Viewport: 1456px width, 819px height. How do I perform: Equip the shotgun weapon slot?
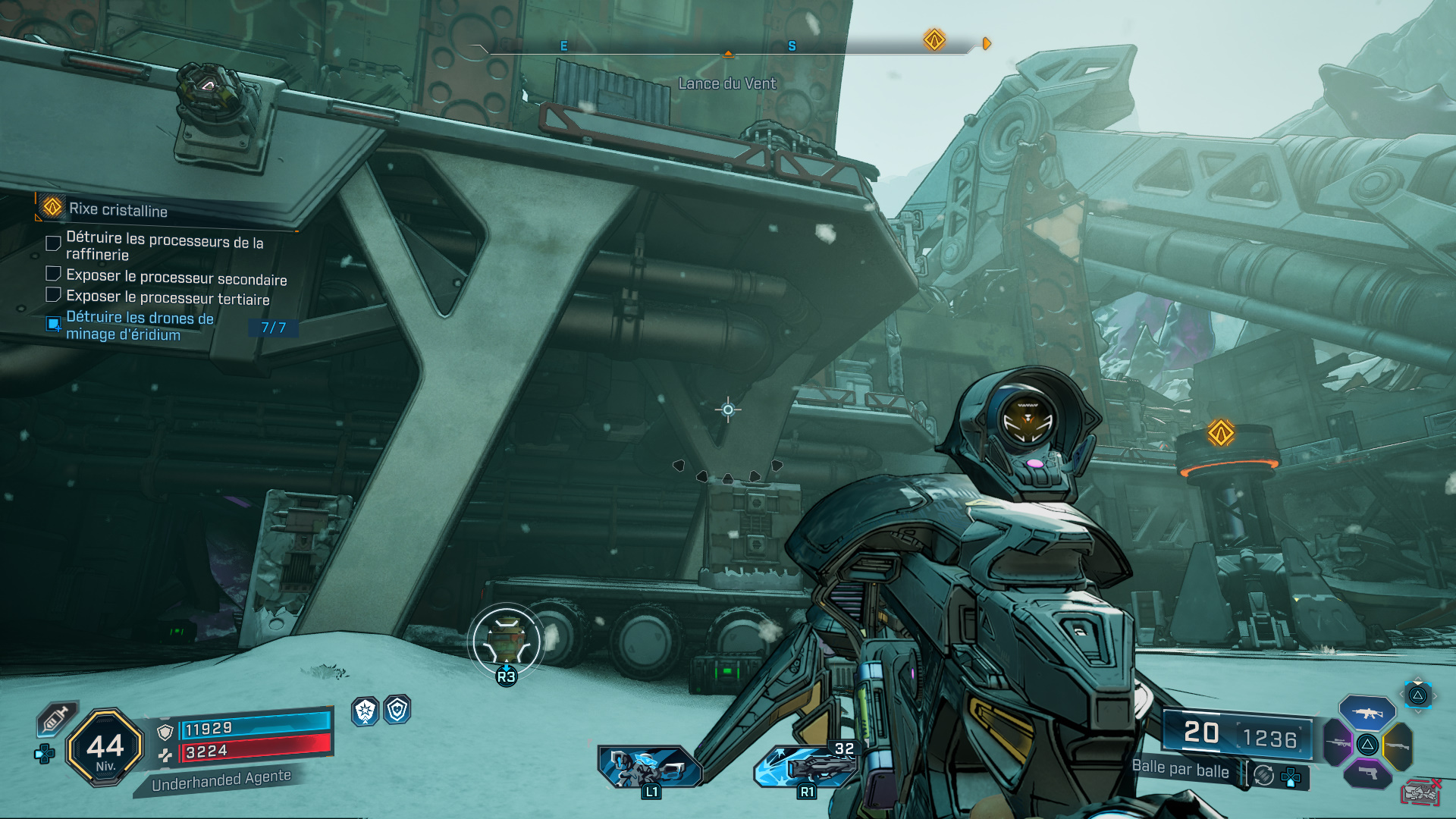click(1398, 746)
